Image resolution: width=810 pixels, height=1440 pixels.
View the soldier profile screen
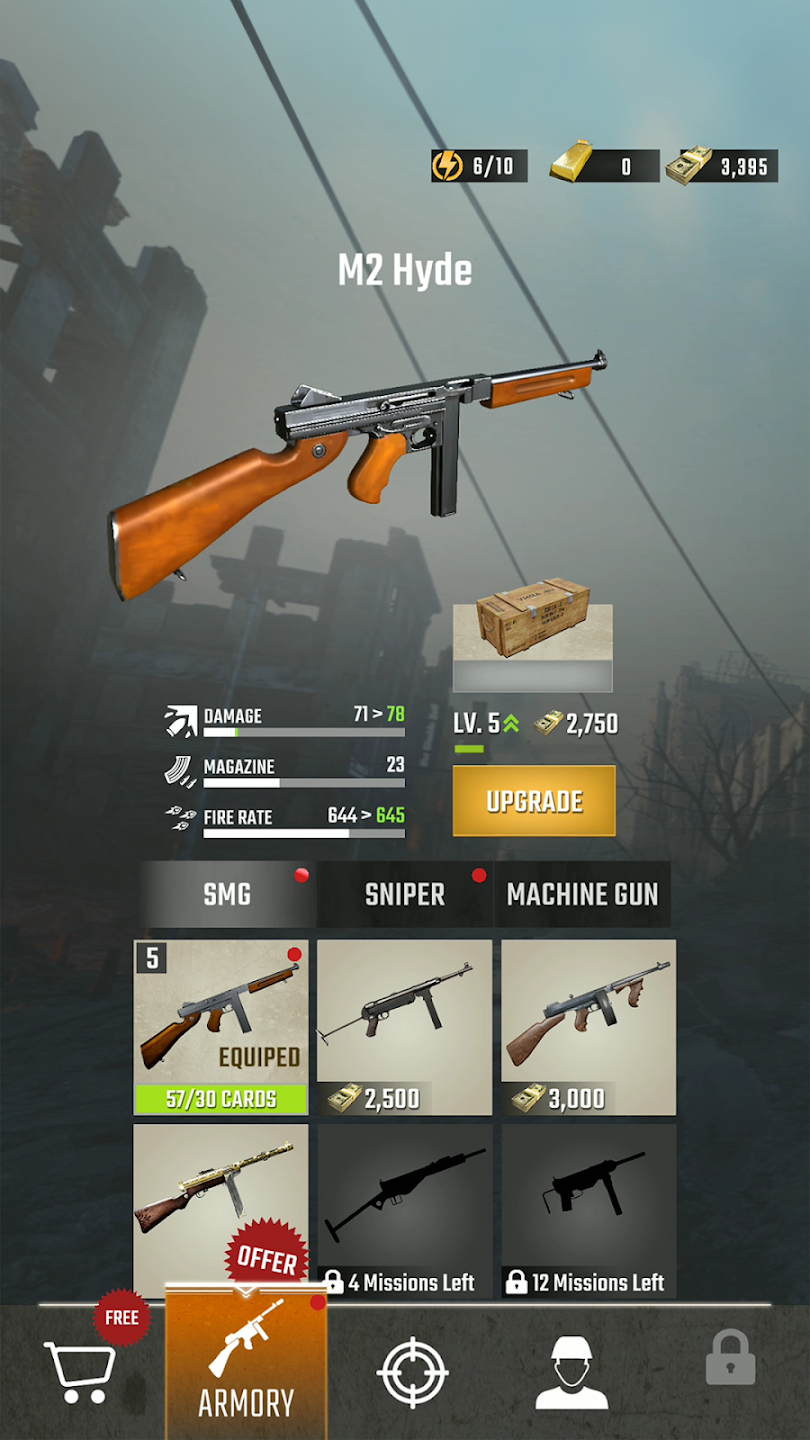(x=572, y=1372)
